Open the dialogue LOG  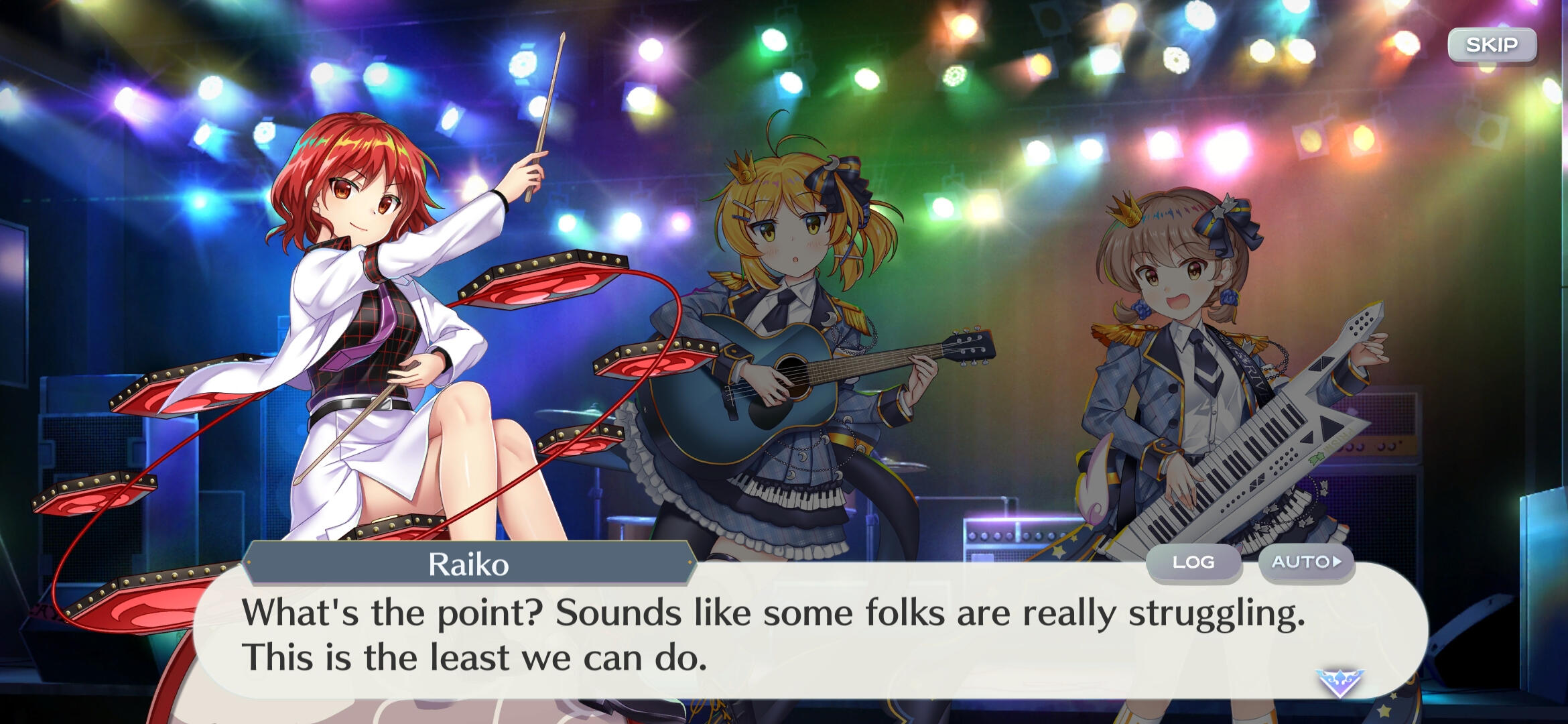(1193, 562)
